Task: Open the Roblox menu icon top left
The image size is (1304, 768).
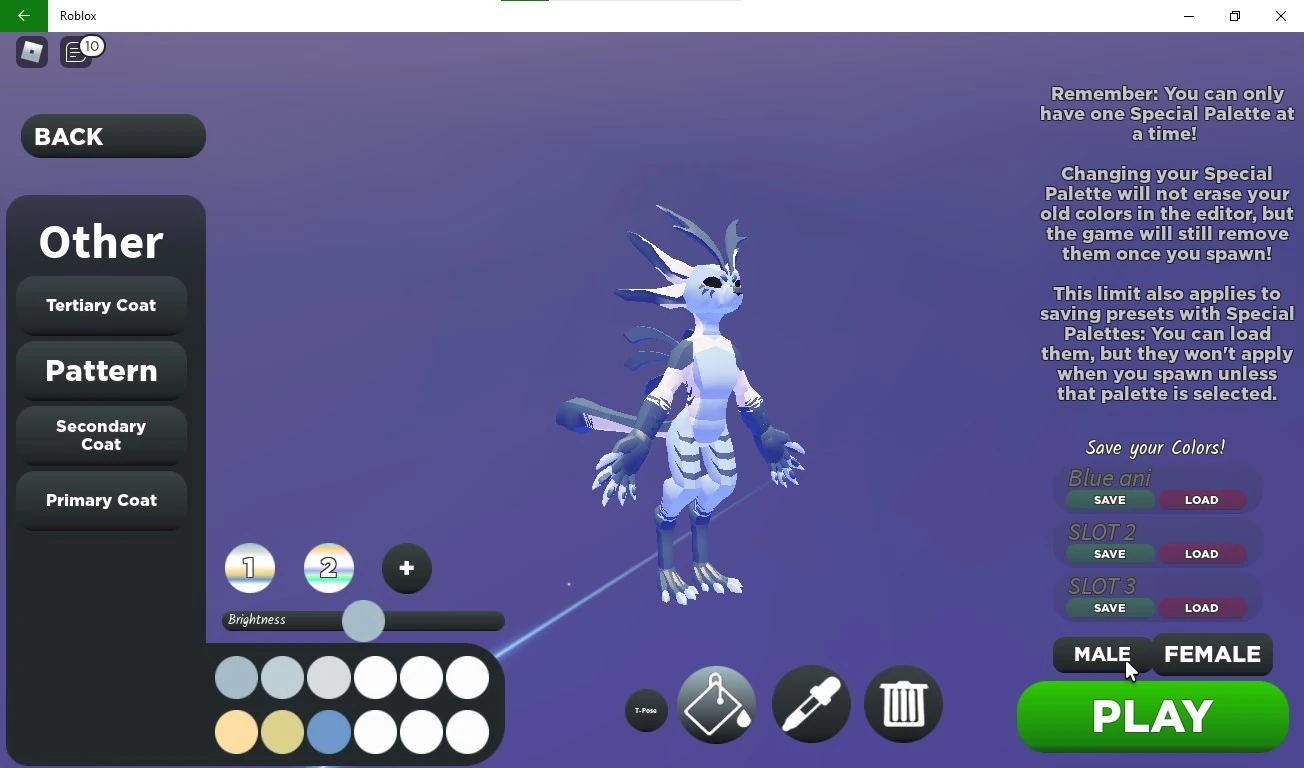Action: 30,51
